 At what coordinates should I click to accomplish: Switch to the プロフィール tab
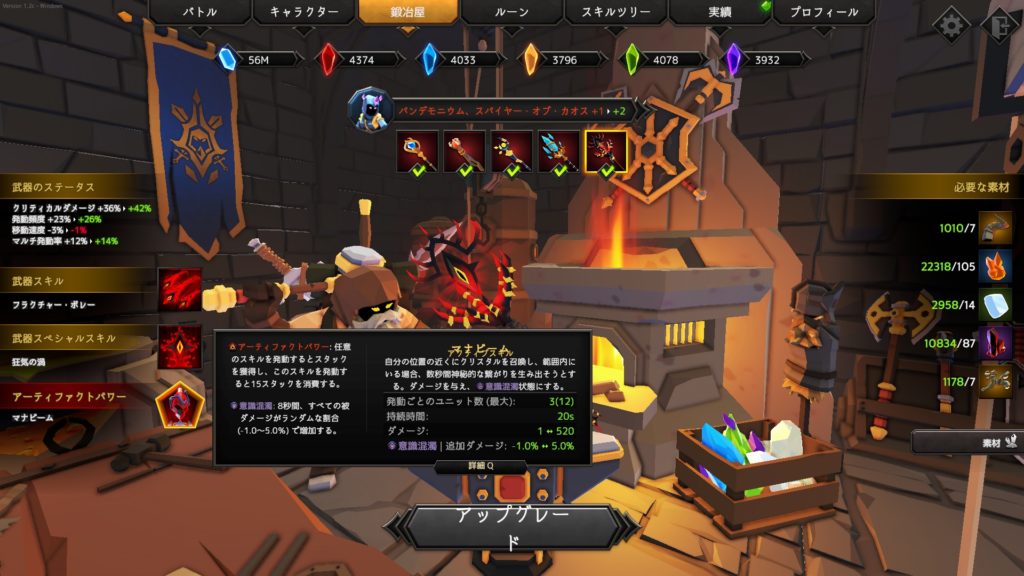click(823, 12)
